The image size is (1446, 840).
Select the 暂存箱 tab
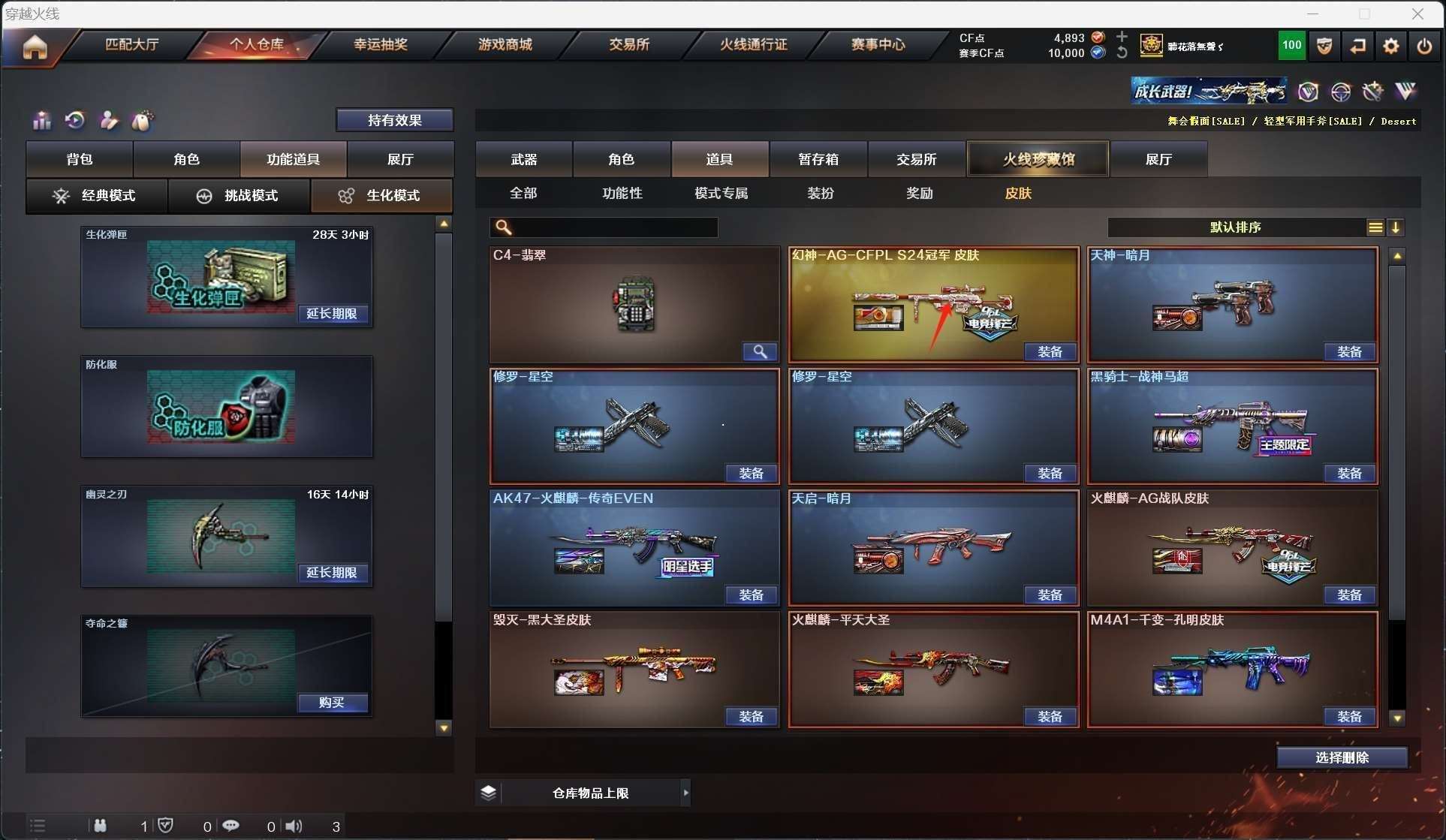pyautogui.click(x=818, y=159)
